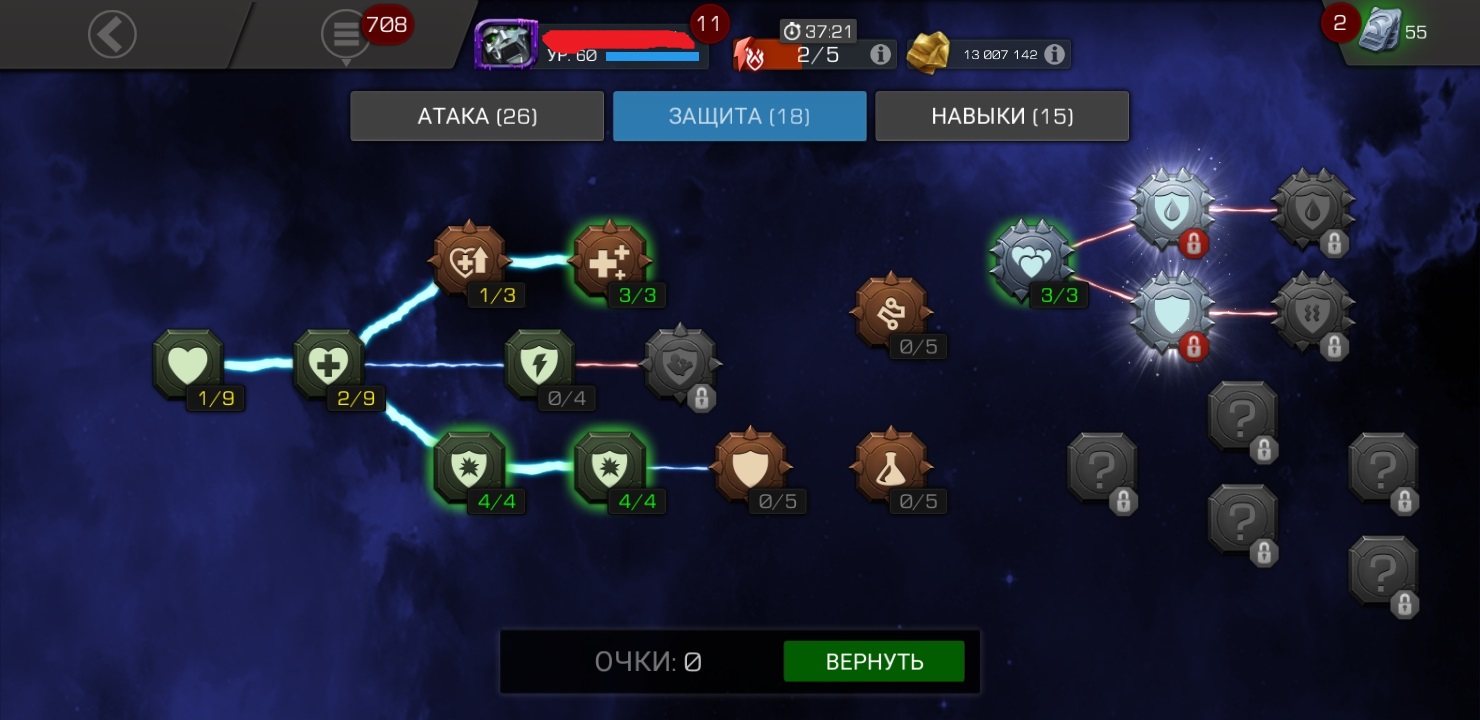Choose the plain shield mastery at 0/5
The image size is (1480, 720).
click(x=751, y=466)
